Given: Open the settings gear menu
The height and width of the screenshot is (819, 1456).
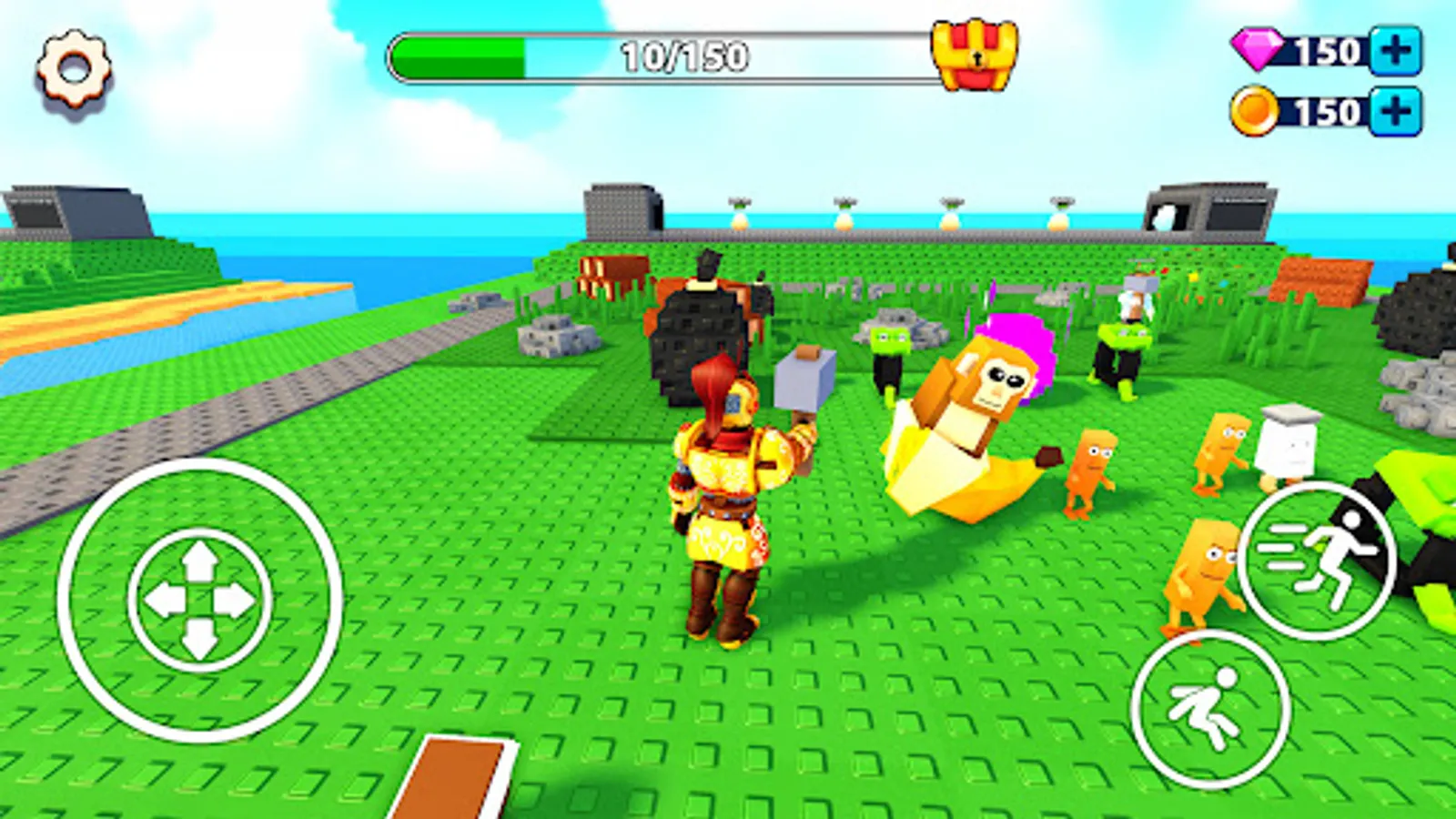Looking at the screenshot, I should (x=71, y=66).
